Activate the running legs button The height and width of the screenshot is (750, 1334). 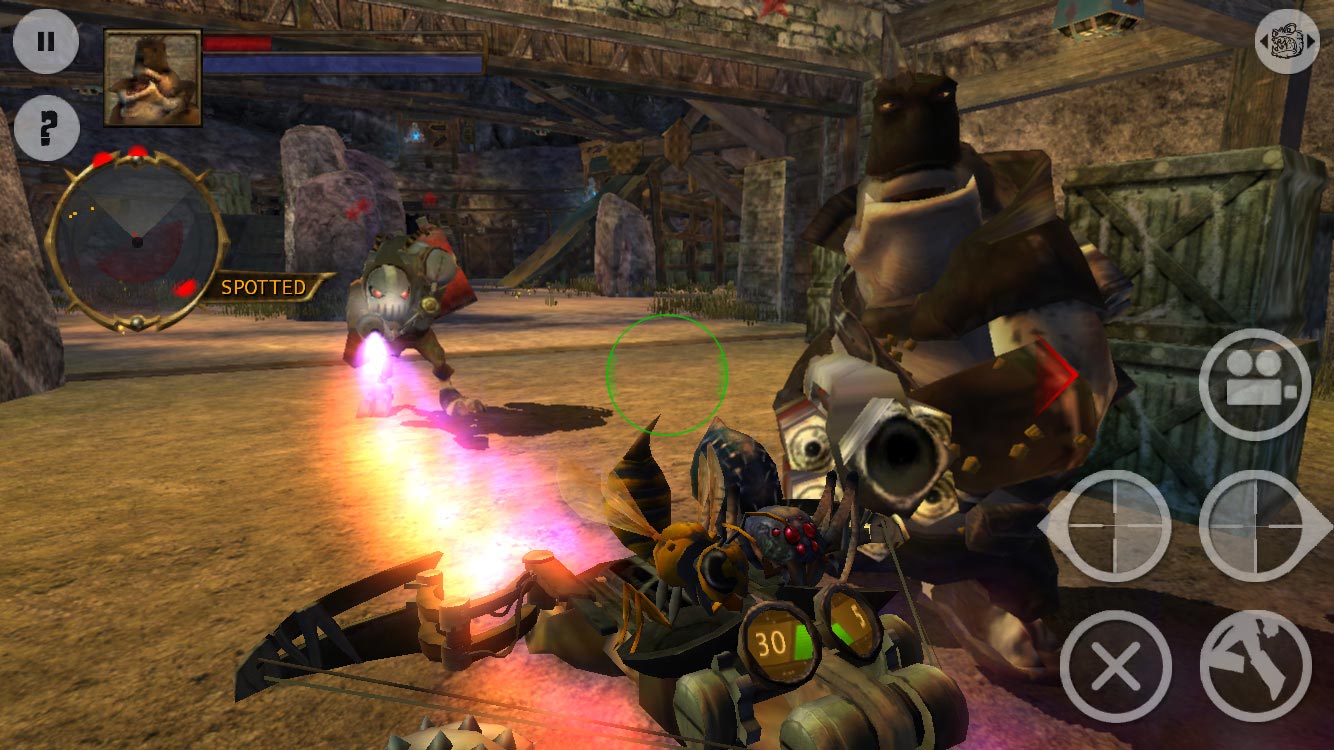pyautogui.click(x=1255, y=666)
